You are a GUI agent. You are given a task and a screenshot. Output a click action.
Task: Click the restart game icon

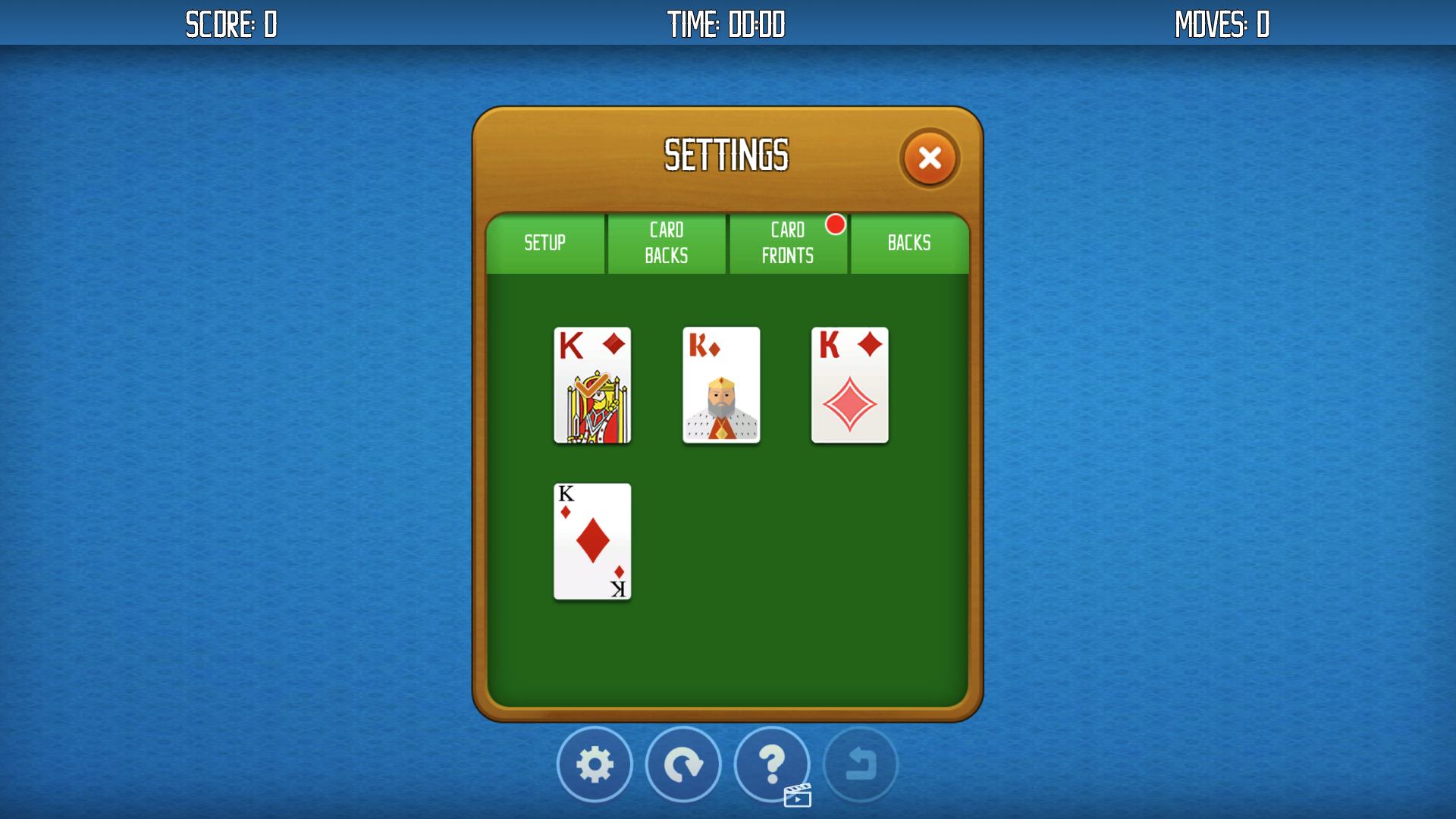(683, 764)
